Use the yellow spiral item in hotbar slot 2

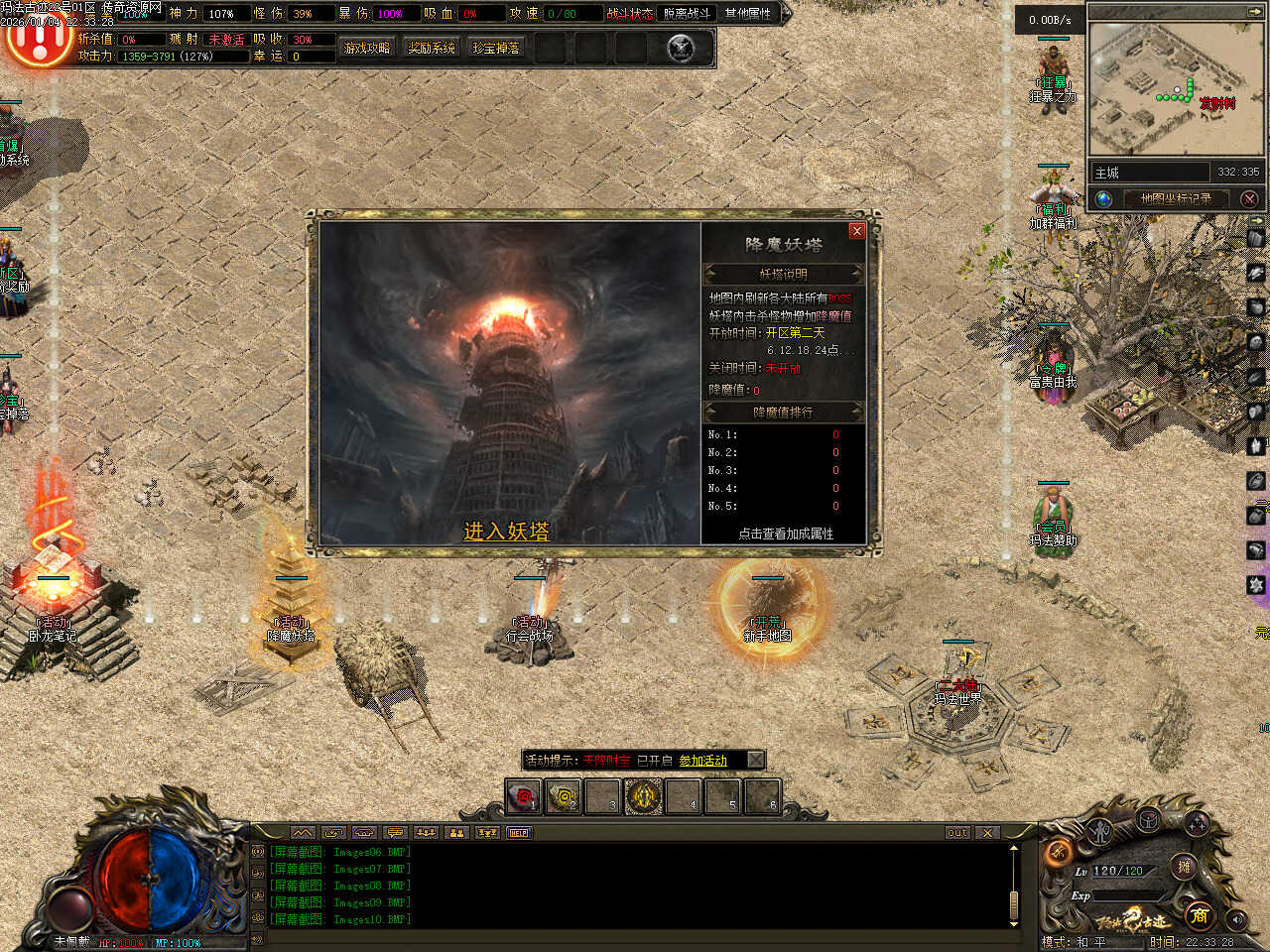tap(564, 796)
